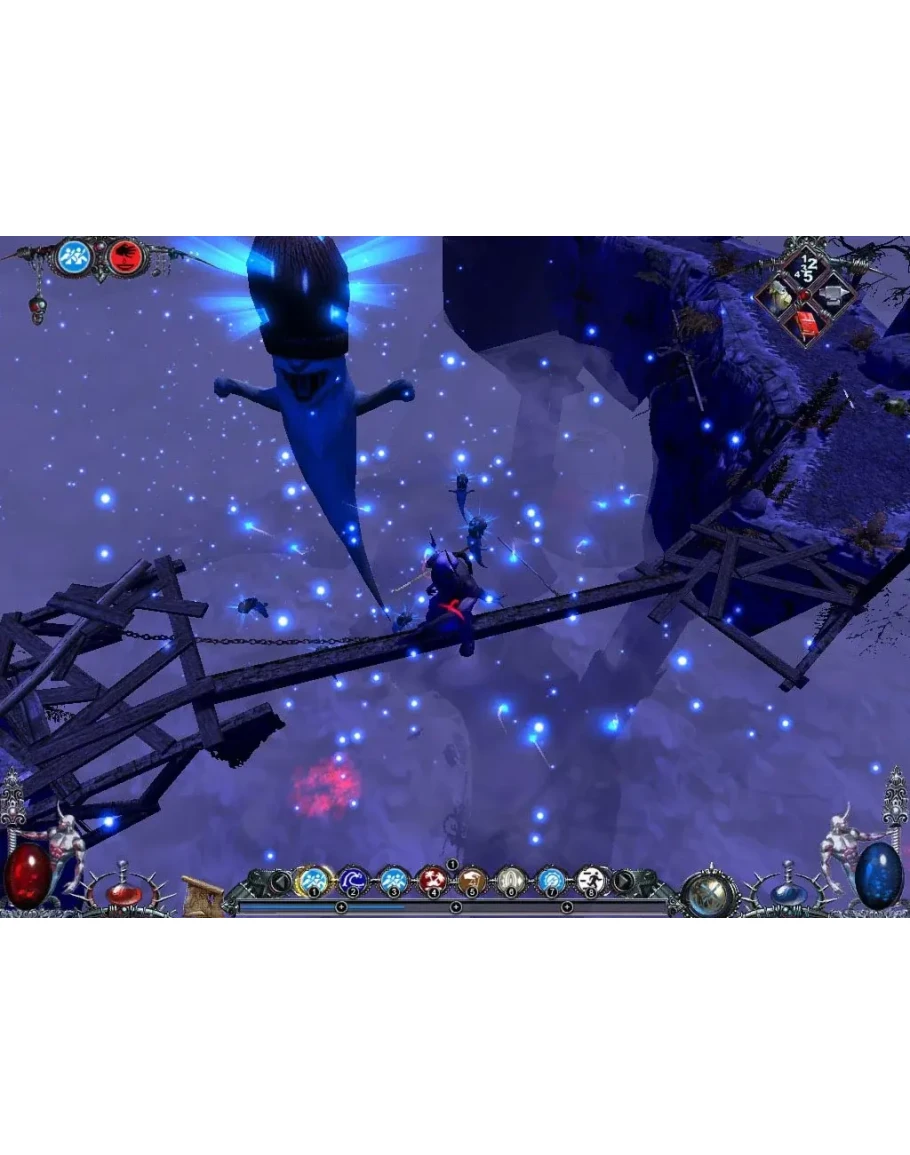Use the blue wave skill
This screenshot has width=910, height=1155.
coord(352,880)
